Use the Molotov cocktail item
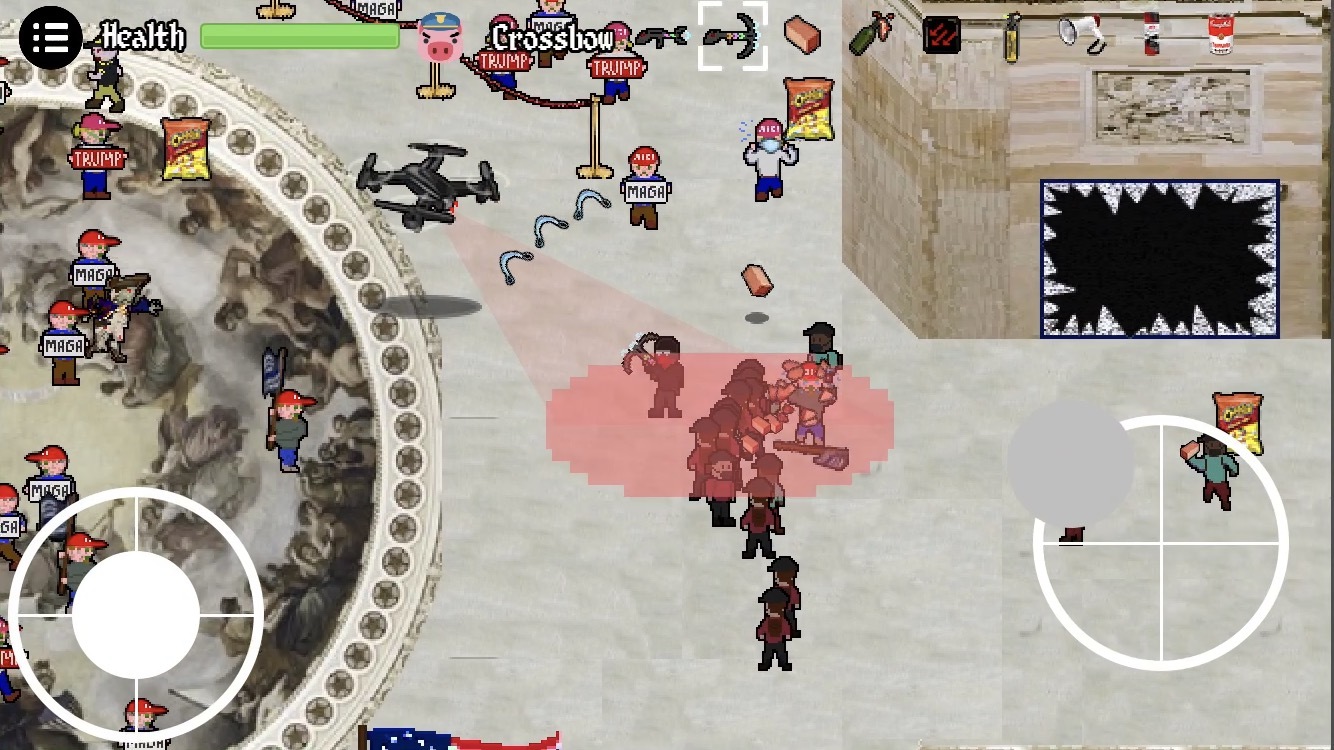This screenshot has height=750, width=1334. (x=869, y=35)
